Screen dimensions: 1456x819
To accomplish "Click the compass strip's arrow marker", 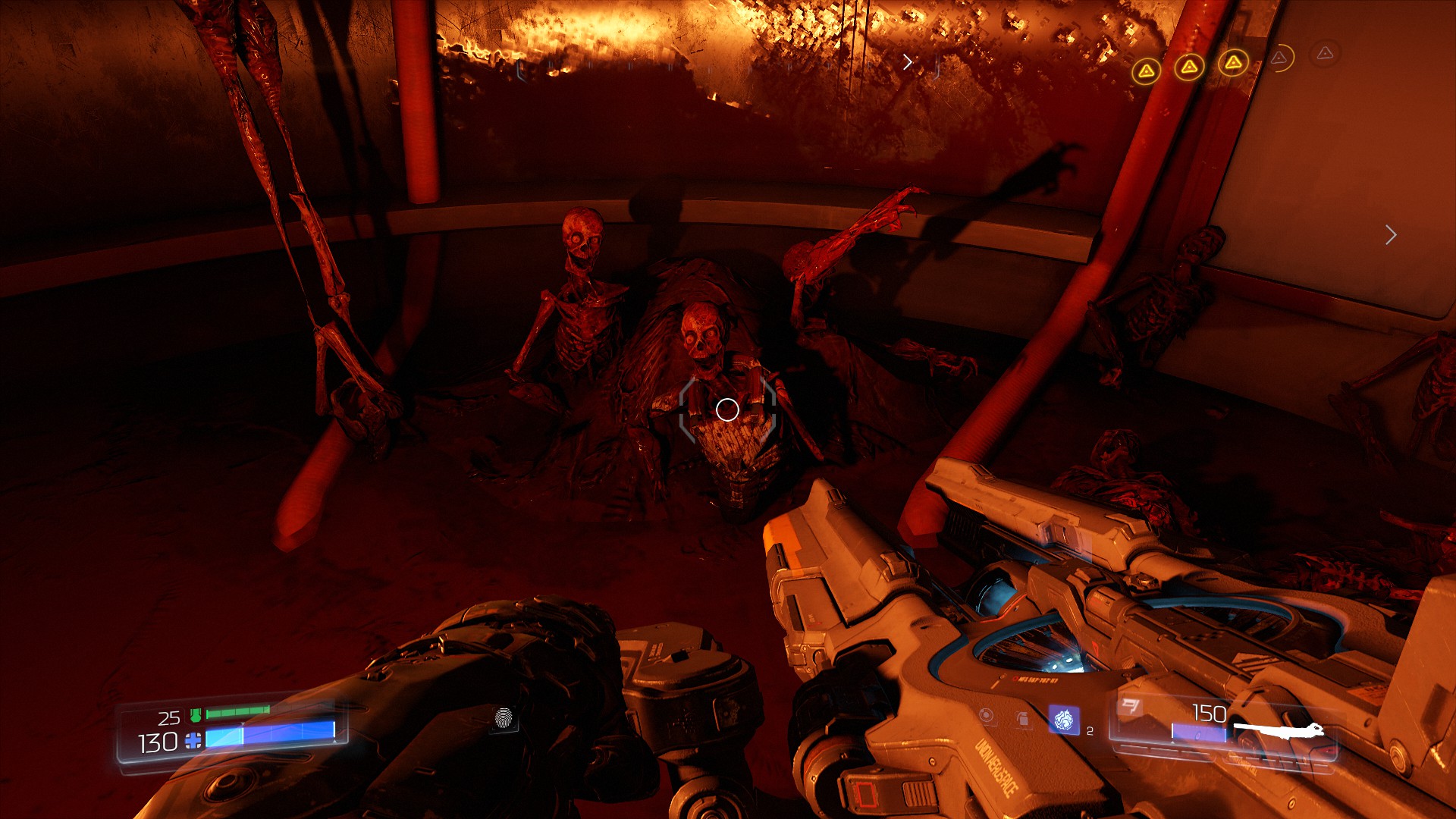I will coord(908,62).
